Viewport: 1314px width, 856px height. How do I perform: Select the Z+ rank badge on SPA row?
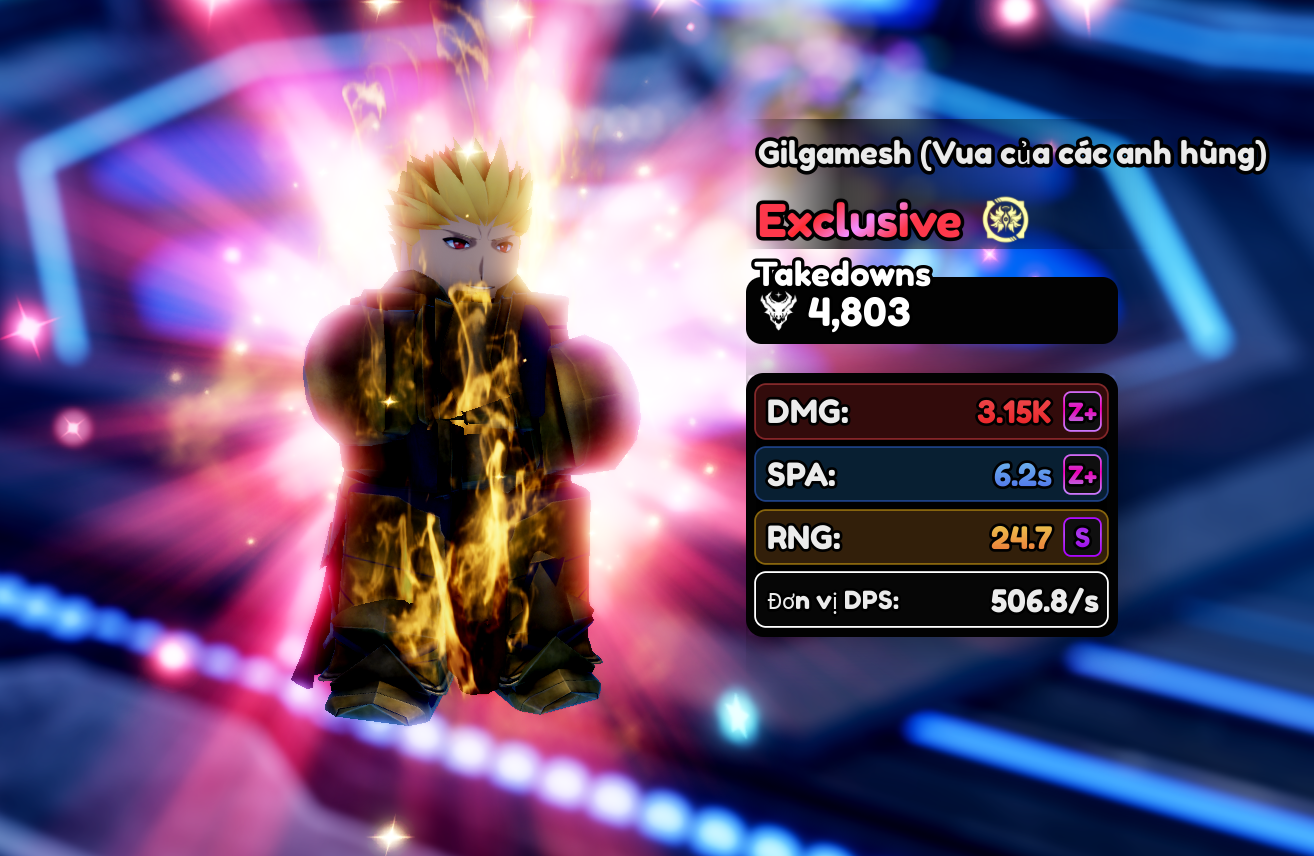1082,475
